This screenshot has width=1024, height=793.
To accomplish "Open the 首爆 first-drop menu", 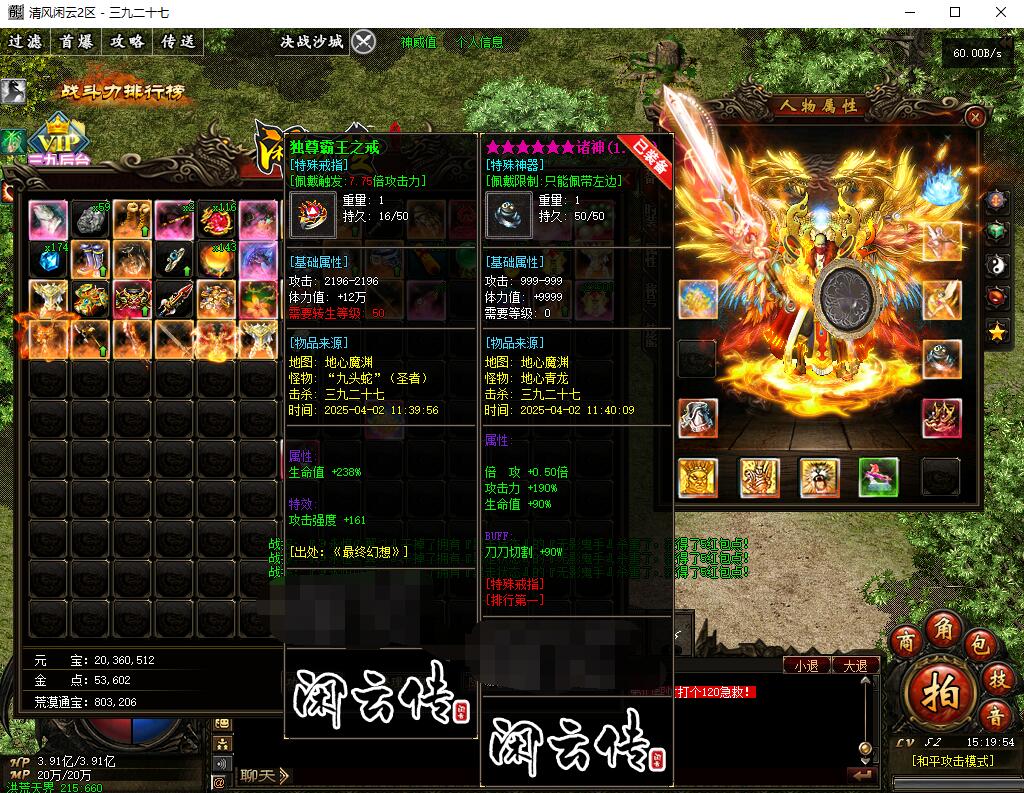I will coord(76,42).
